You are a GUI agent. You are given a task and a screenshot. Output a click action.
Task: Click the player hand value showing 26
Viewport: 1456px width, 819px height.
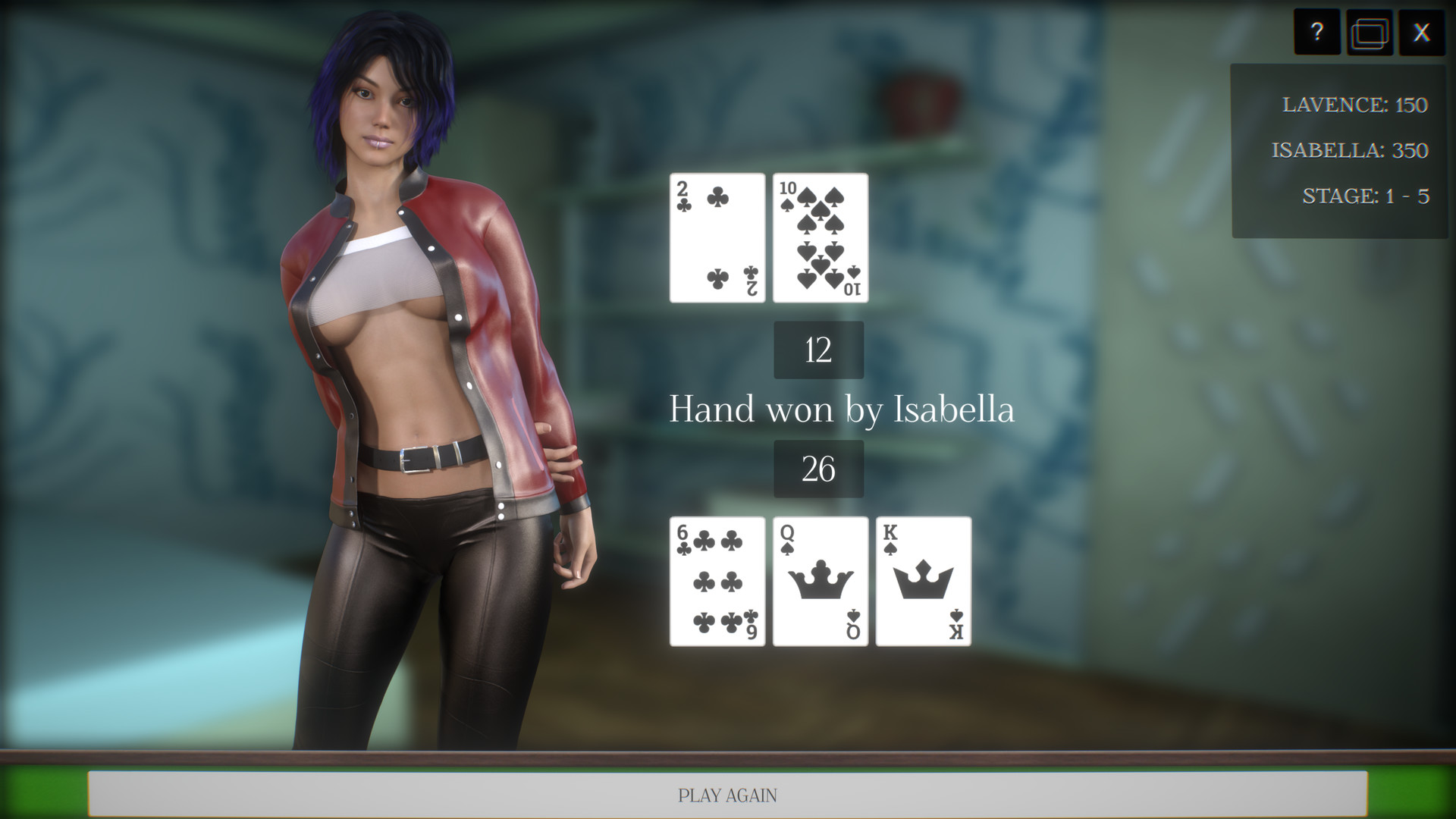pos(818,468)
